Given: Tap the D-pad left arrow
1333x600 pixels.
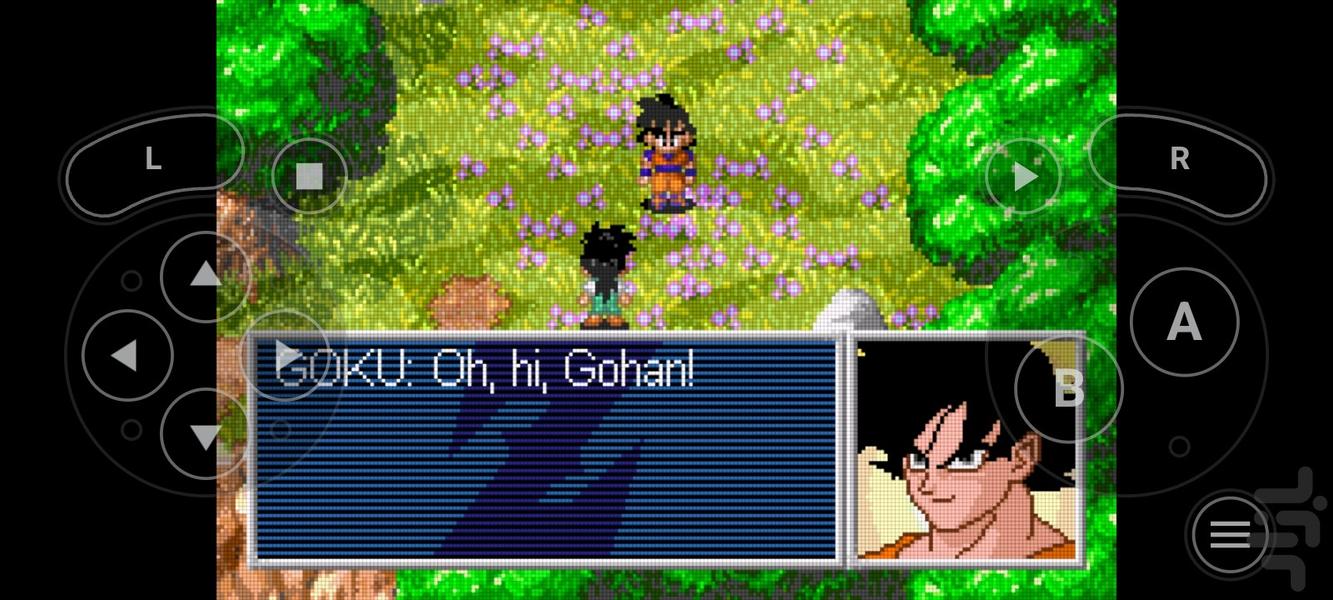Looking at the screenshot, I should tap(125, 355).
